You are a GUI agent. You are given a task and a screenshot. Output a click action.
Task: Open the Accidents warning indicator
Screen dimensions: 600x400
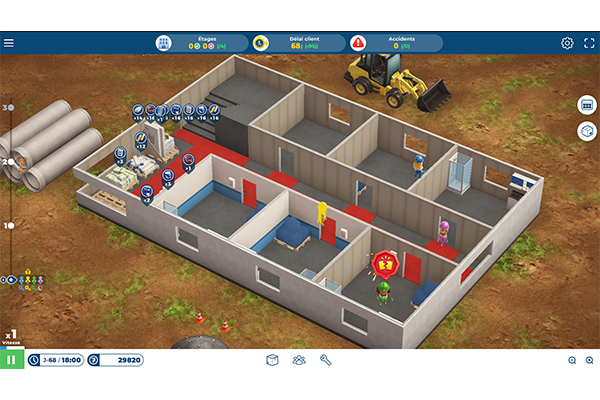click(394, 43)
